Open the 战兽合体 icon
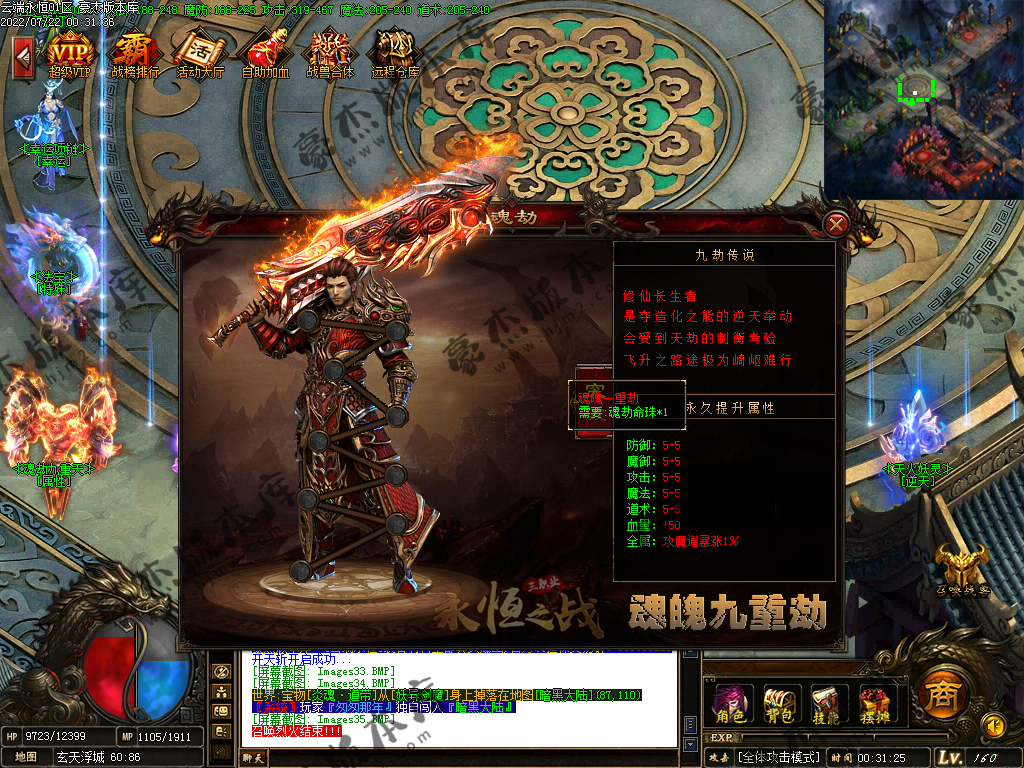The width and height of the screenshot is (1024, 768). pos(329,50)
